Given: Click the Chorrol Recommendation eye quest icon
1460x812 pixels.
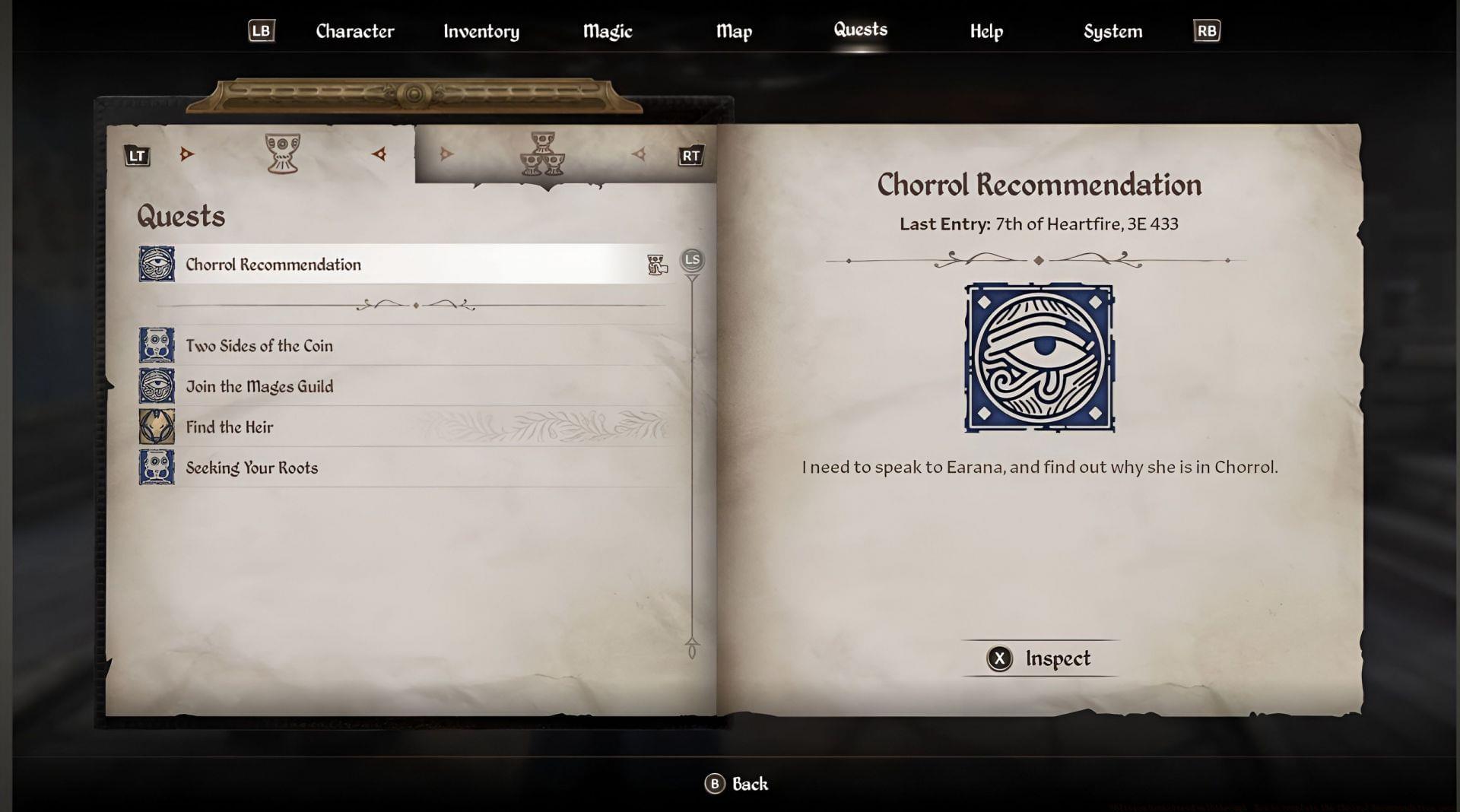Looking at the screenshot, I should pyautogui.click(x=154, y=265).
